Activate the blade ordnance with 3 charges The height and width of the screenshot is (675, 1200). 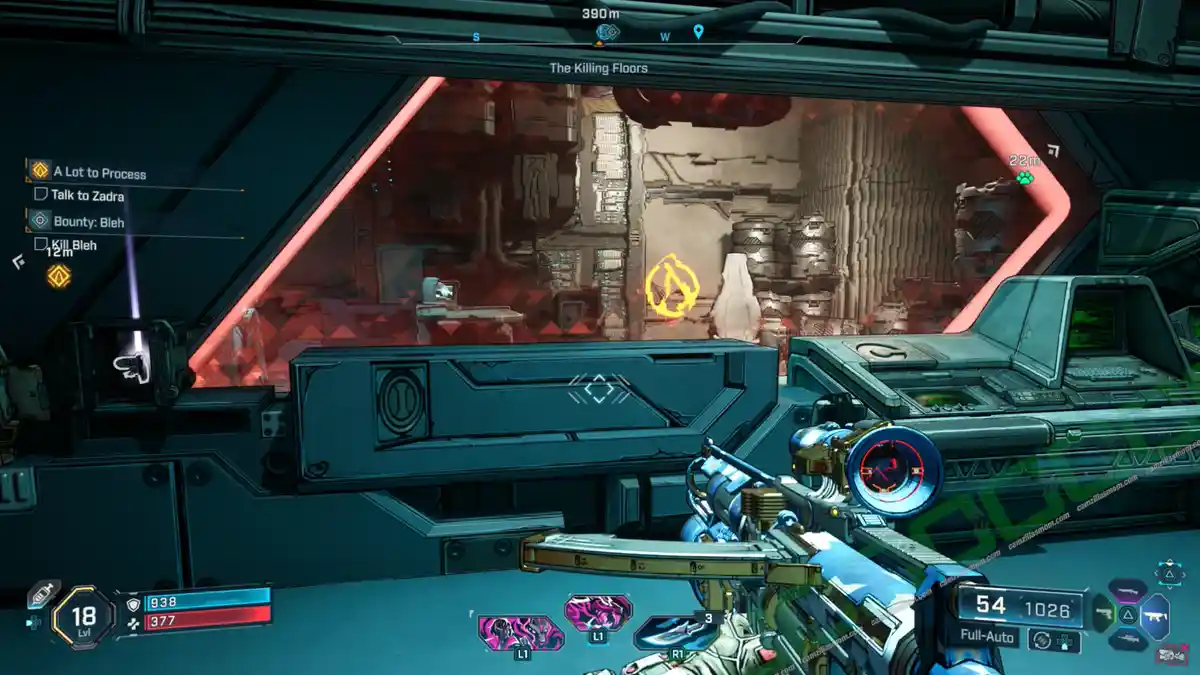click(676, 631)
